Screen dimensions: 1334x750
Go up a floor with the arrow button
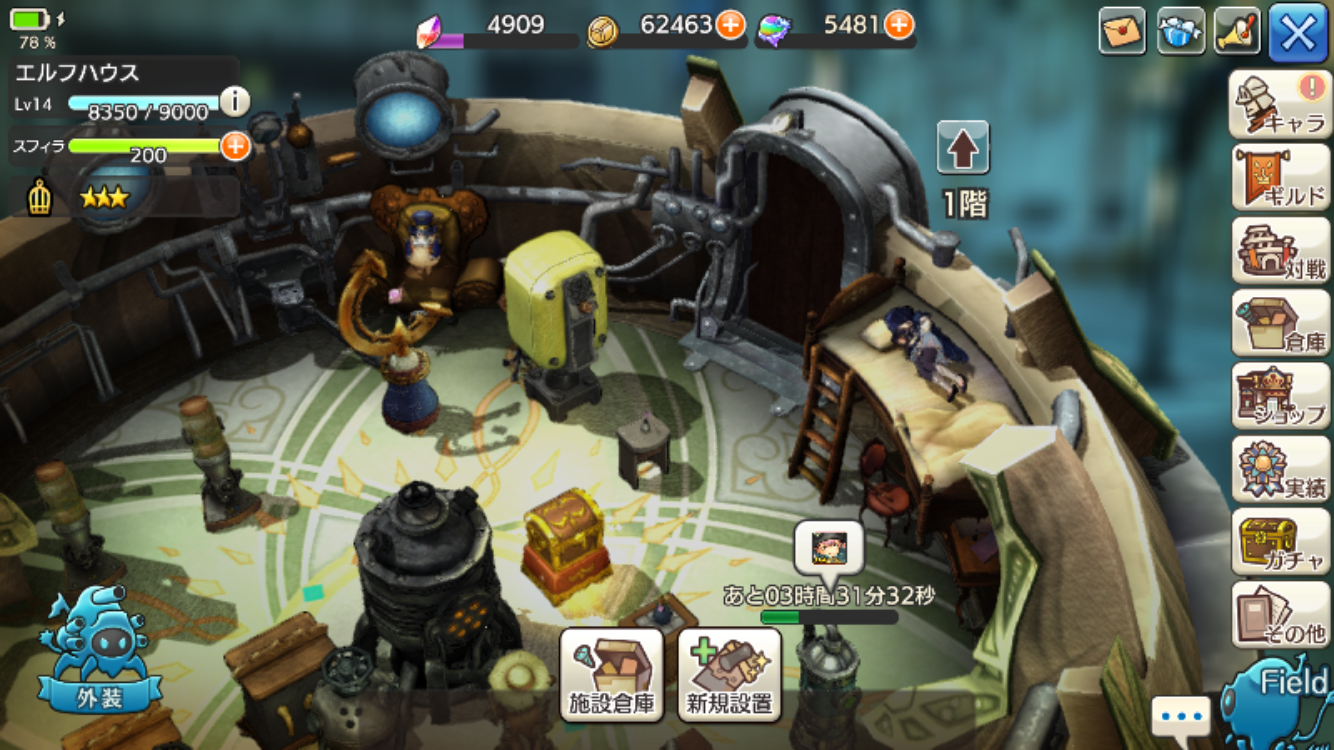pos(963,148)
